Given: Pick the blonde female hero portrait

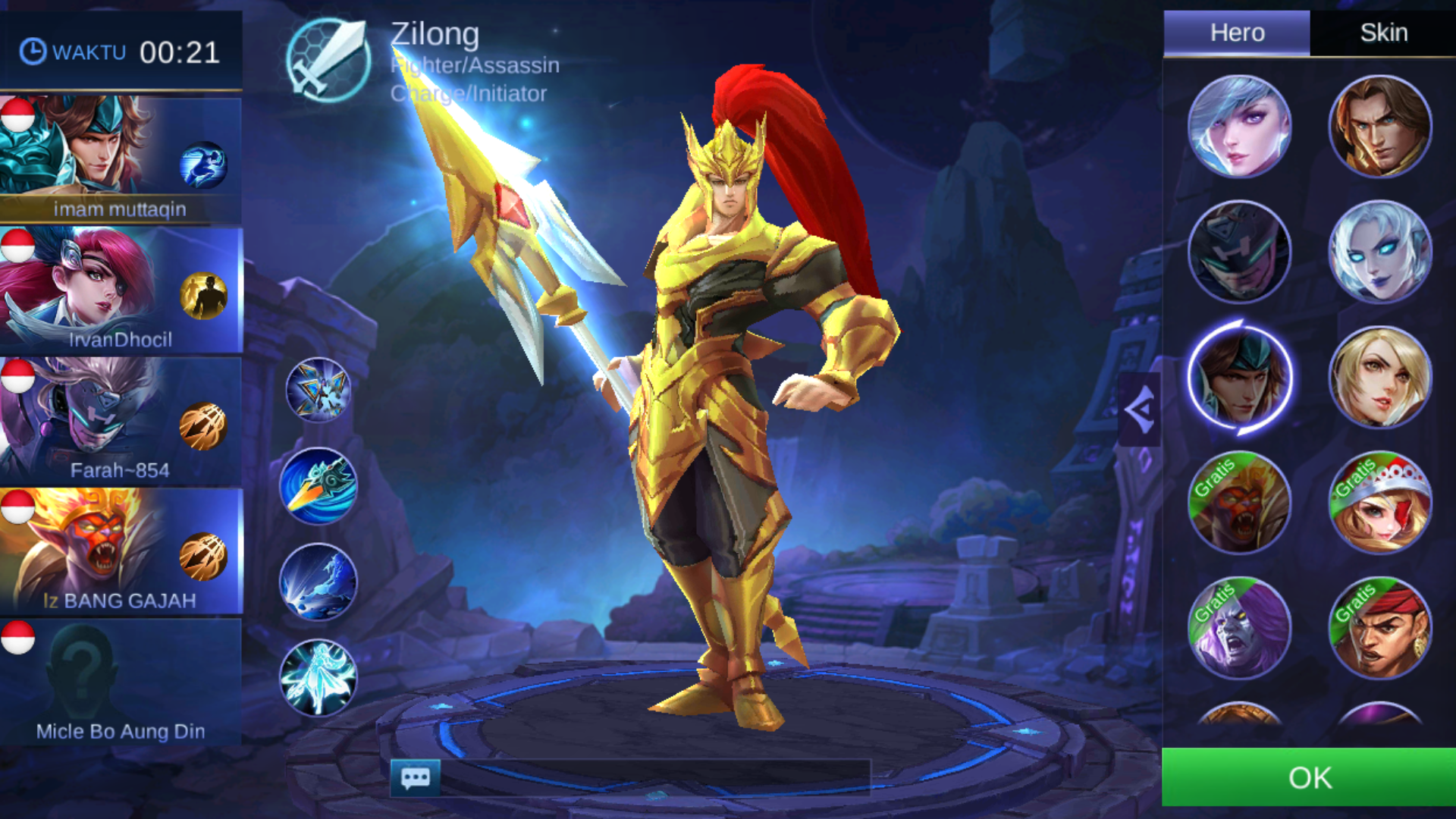Looking at the screenshot, I should (1379, 378).
